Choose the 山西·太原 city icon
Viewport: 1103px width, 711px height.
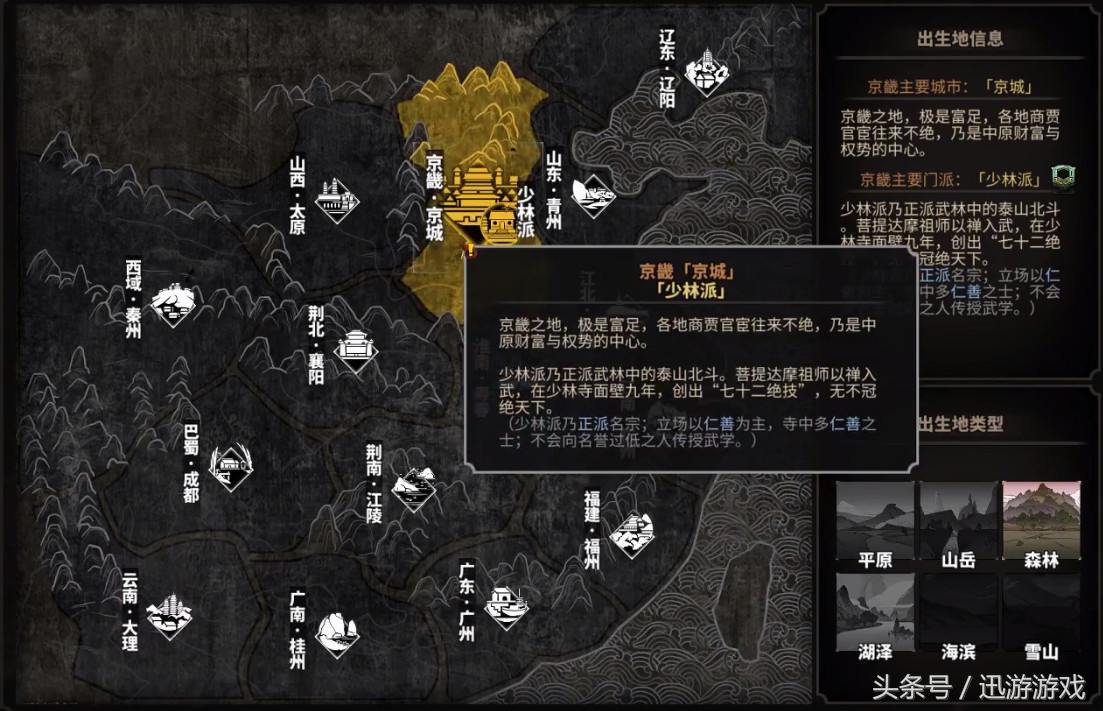point(336,200)
